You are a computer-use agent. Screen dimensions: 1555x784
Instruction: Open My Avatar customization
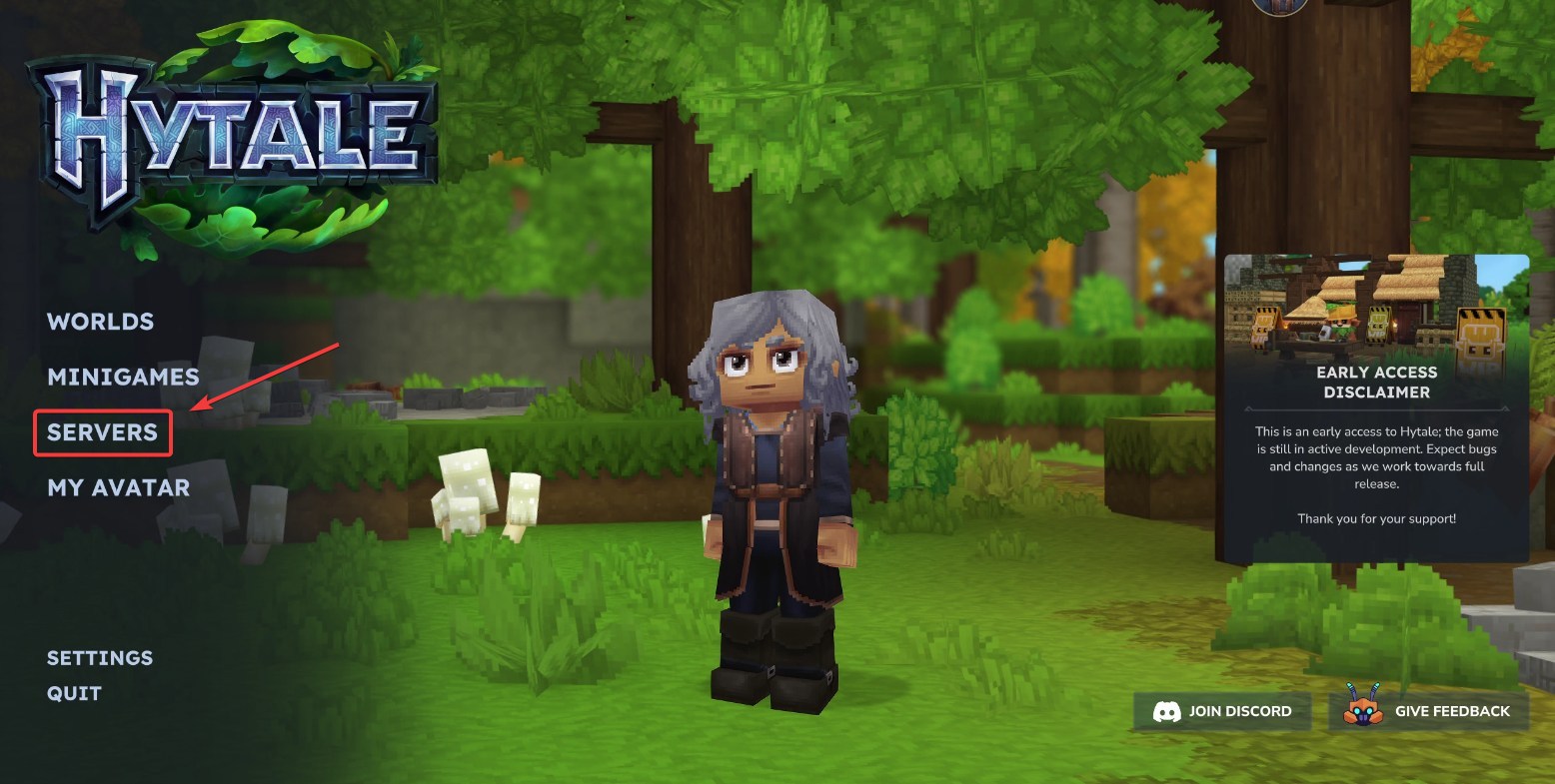tap(118, 487)
